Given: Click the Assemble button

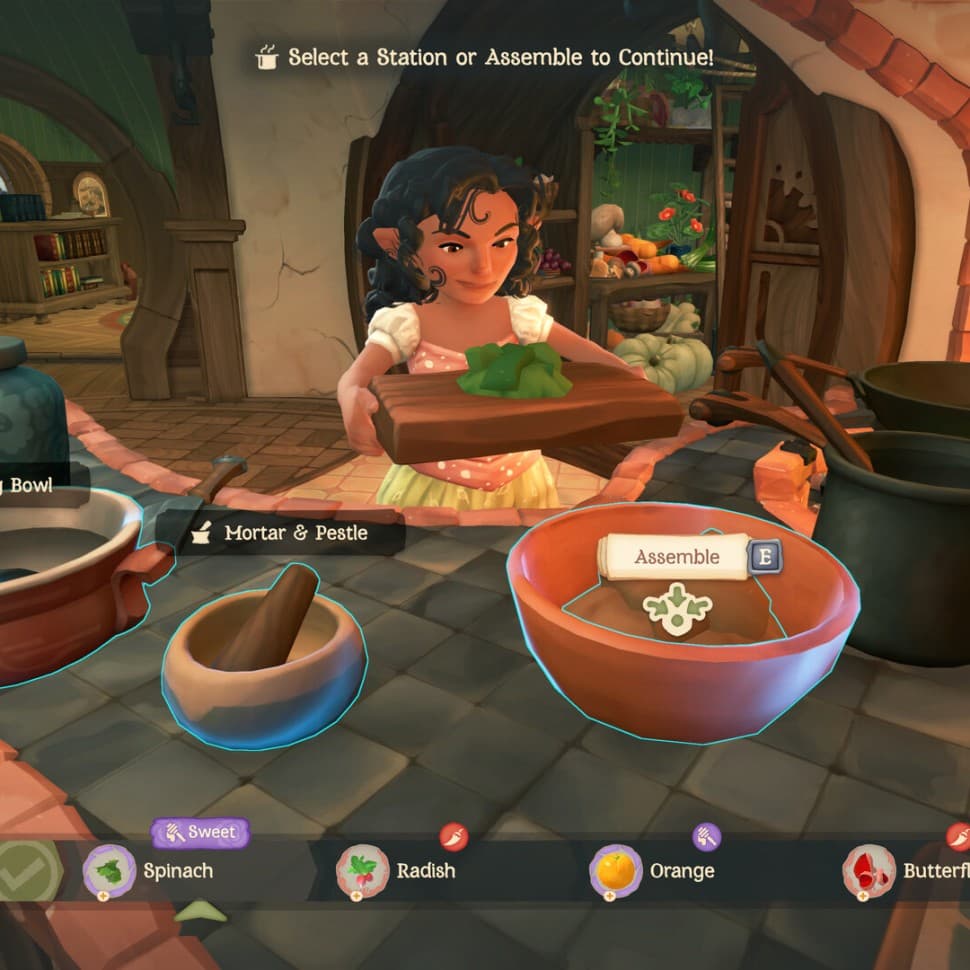Looking at the screenshot, I should click(x=677, y=557).
